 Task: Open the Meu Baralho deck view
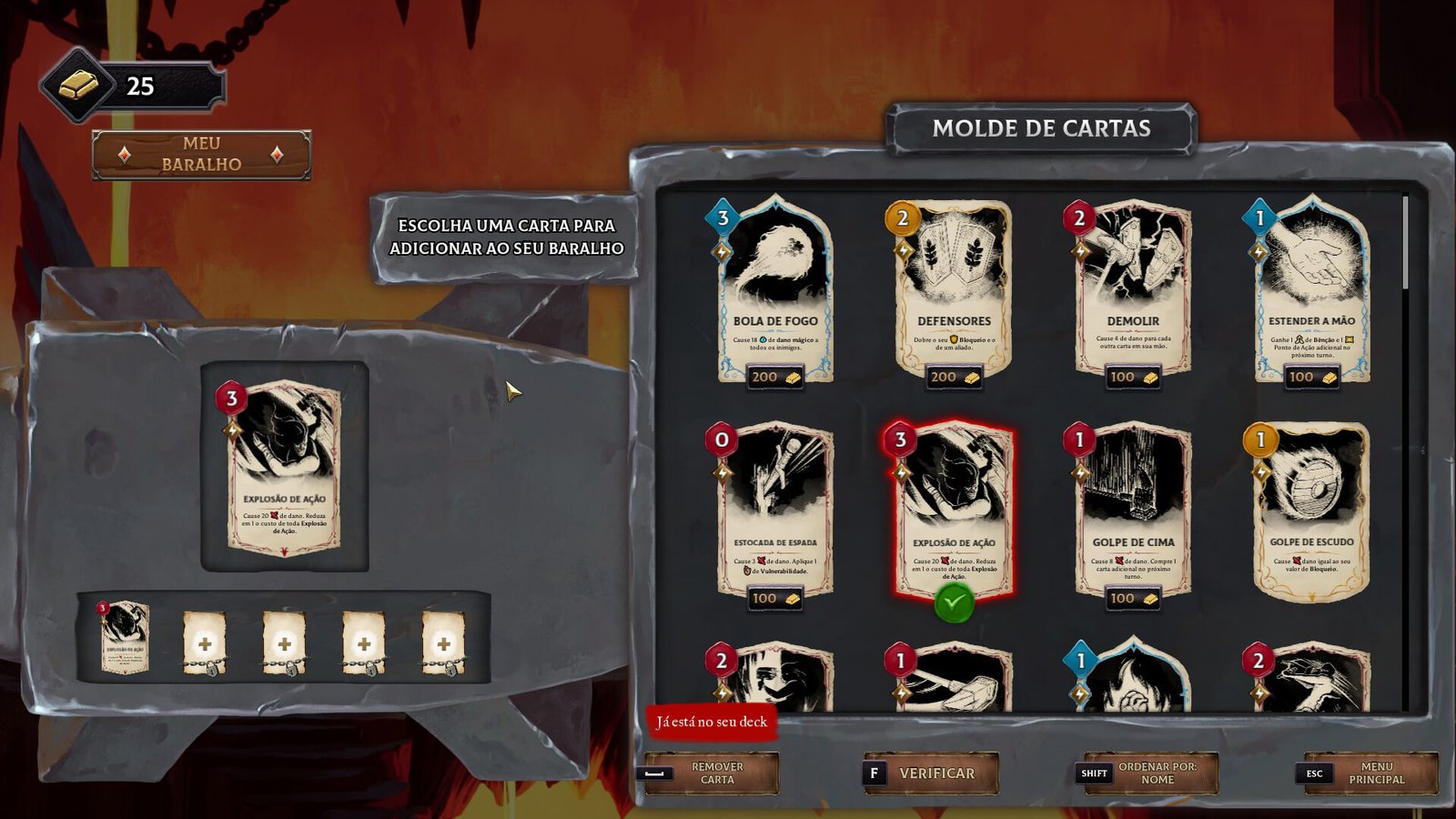tap(201, 155)
